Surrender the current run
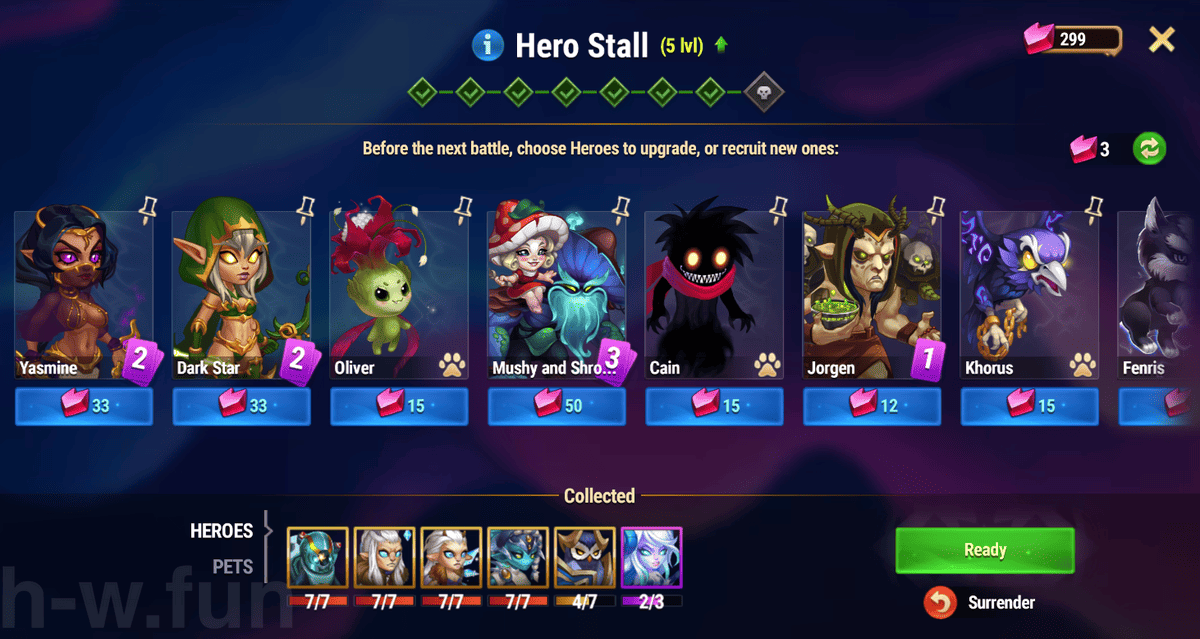The height and width of the screenshot is (639, 1200). (984, 602)
